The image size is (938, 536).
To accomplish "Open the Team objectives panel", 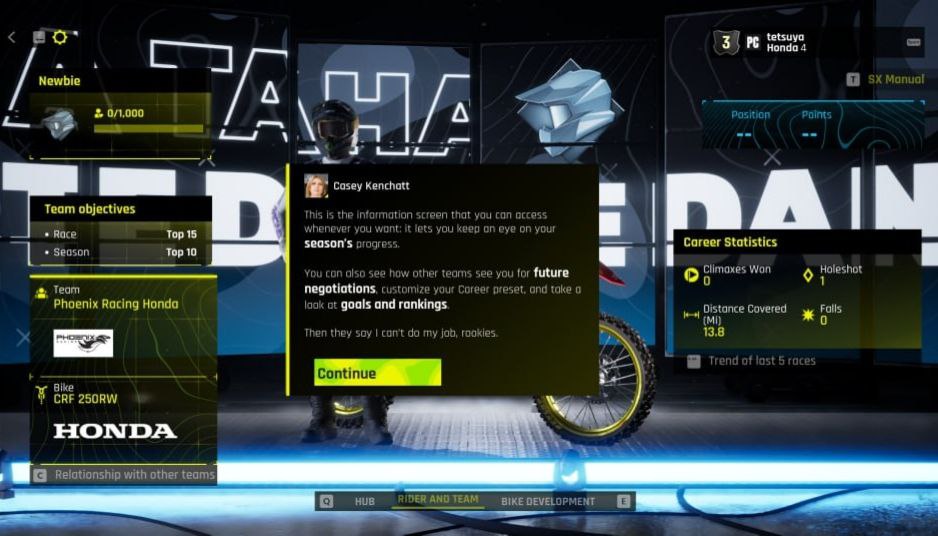I will click(124, 229).
